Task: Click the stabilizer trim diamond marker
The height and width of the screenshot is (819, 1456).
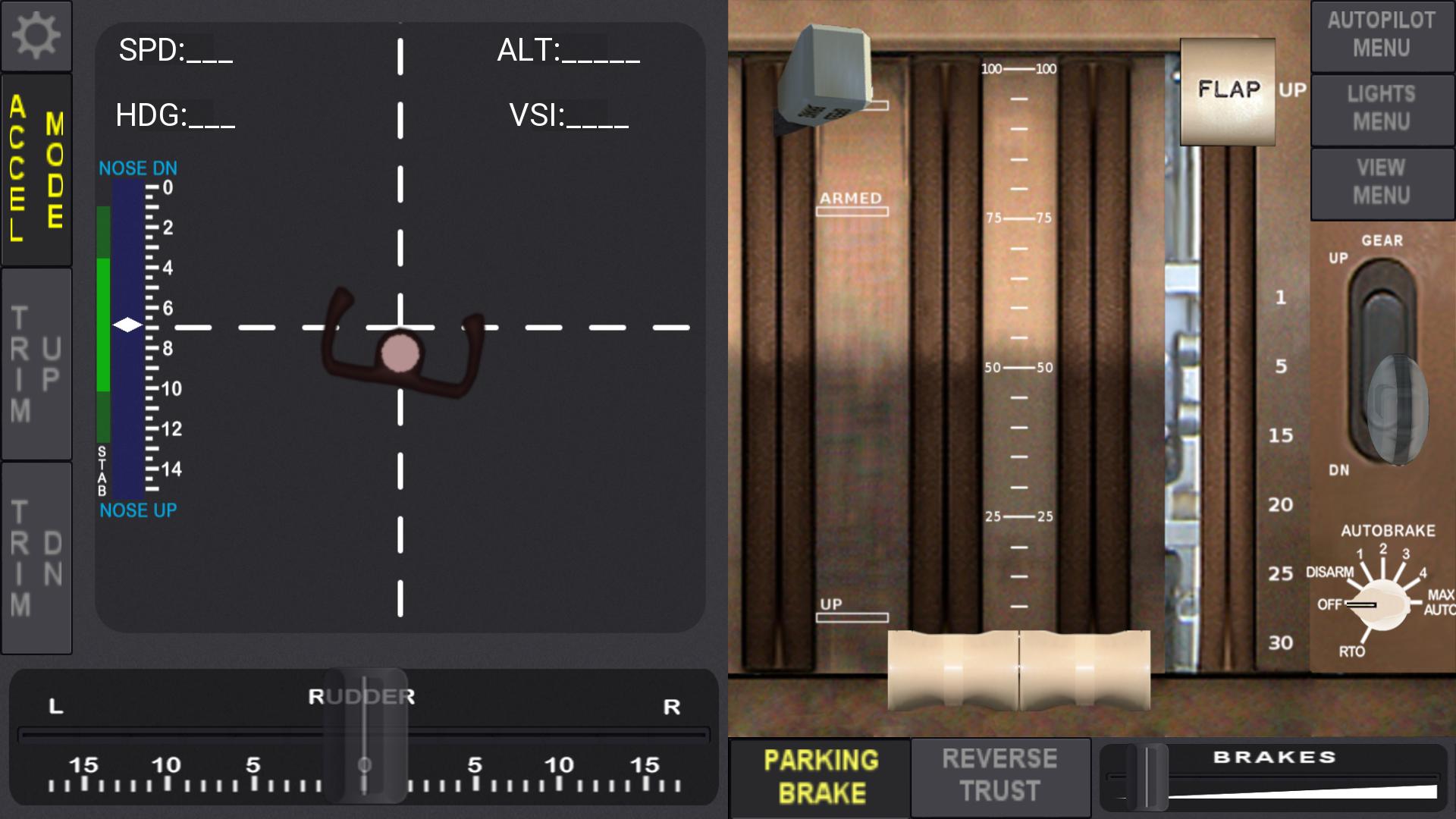Action: [126, 325]
